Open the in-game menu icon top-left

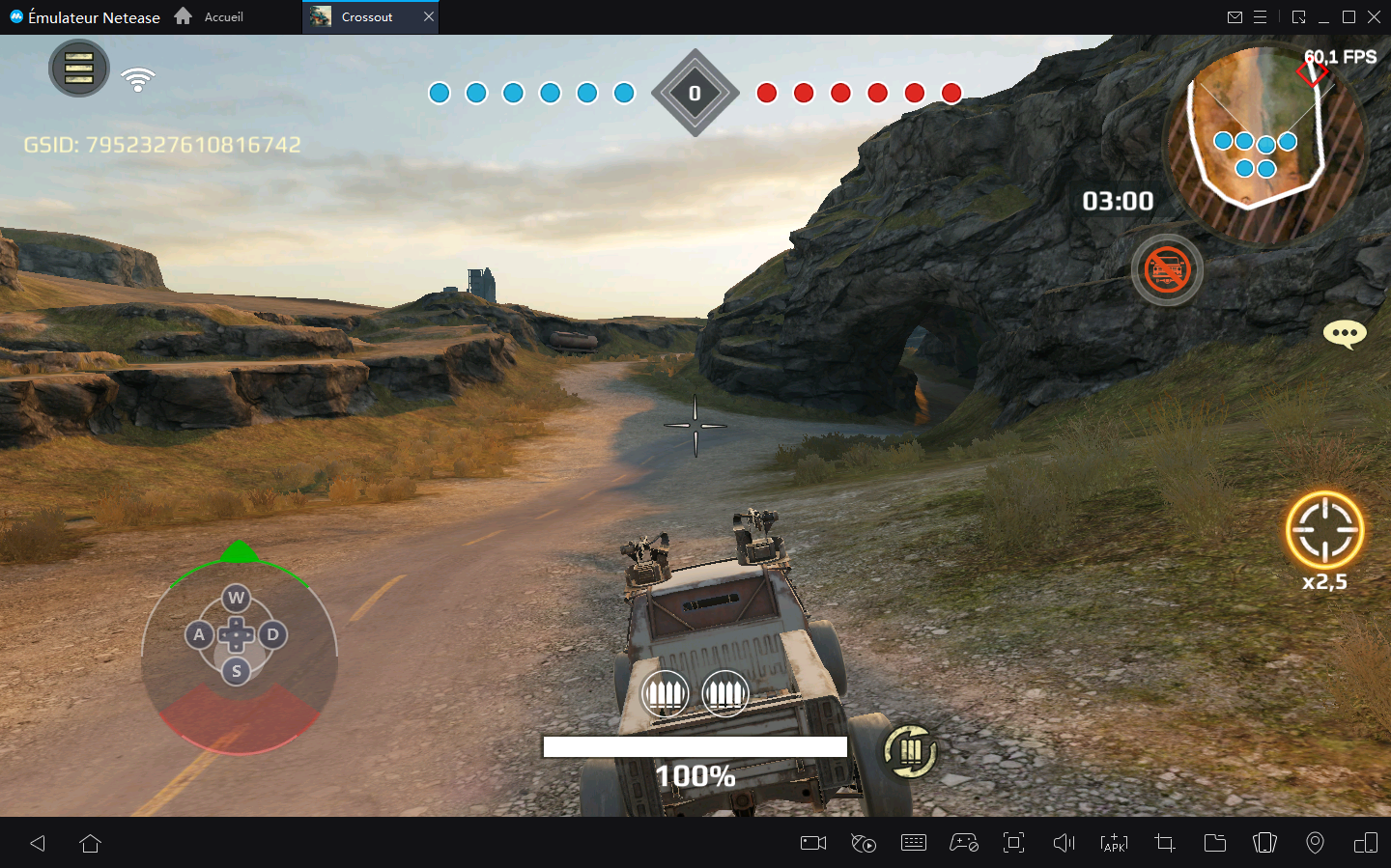tap(78, 69)
